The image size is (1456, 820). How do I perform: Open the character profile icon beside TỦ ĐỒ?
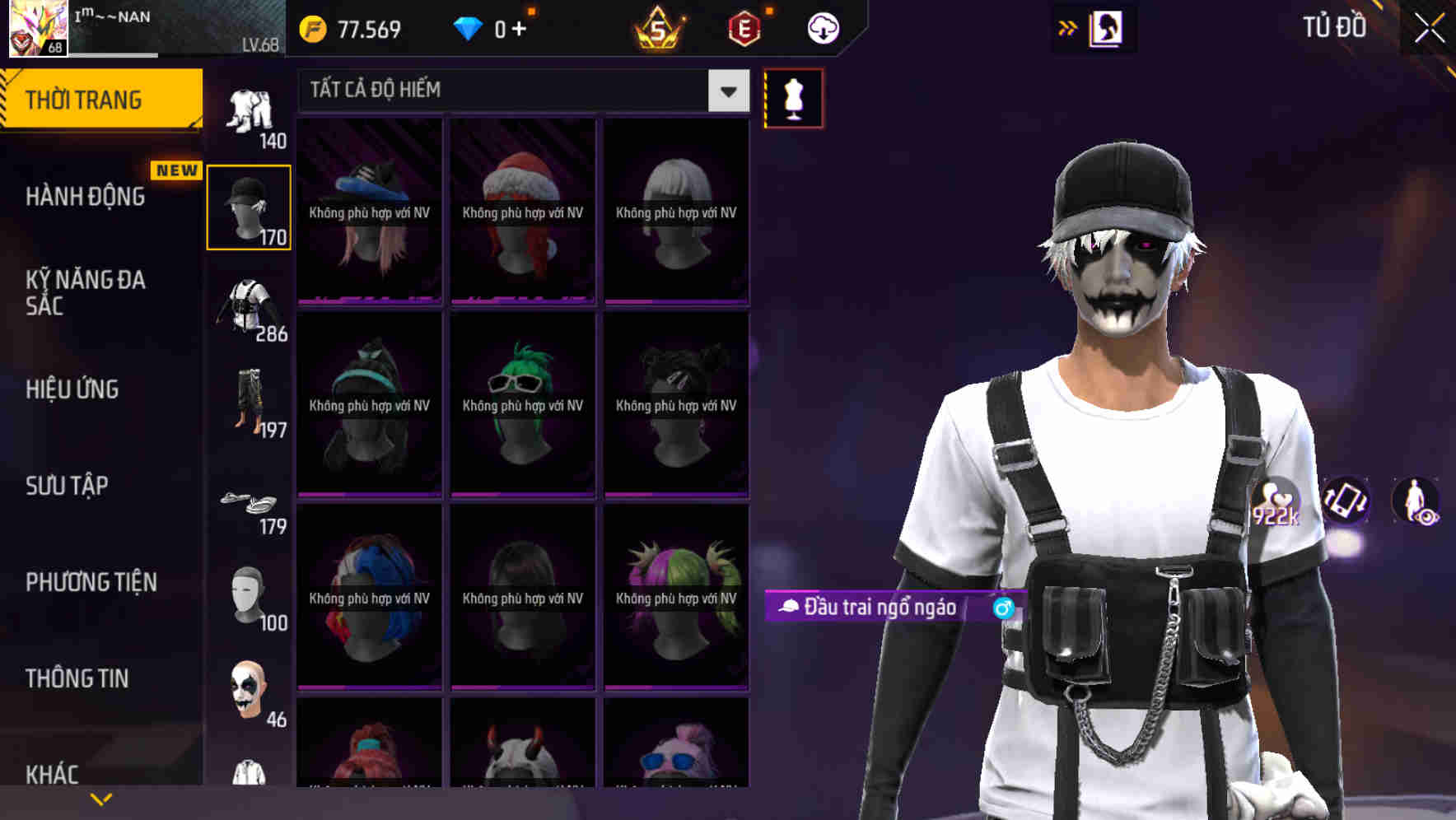pos(1107,27)
